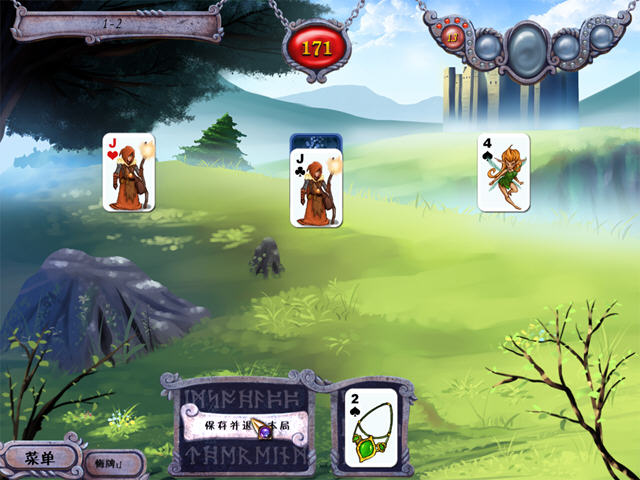Select the Jack of Hearts card
This screenshot has width=640, height=480.
point(129,172)
